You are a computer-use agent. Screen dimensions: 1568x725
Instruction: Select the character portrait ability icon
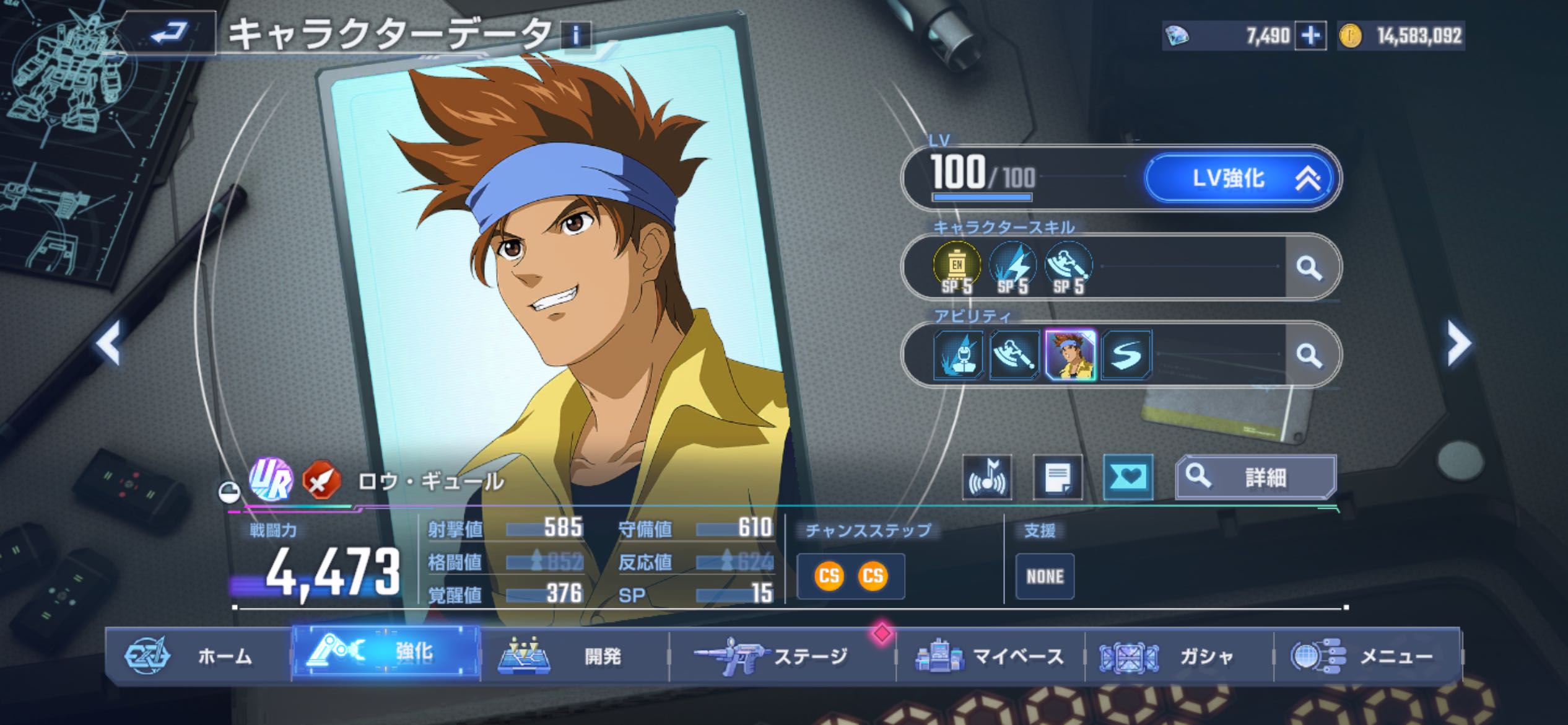(1070, 355)
